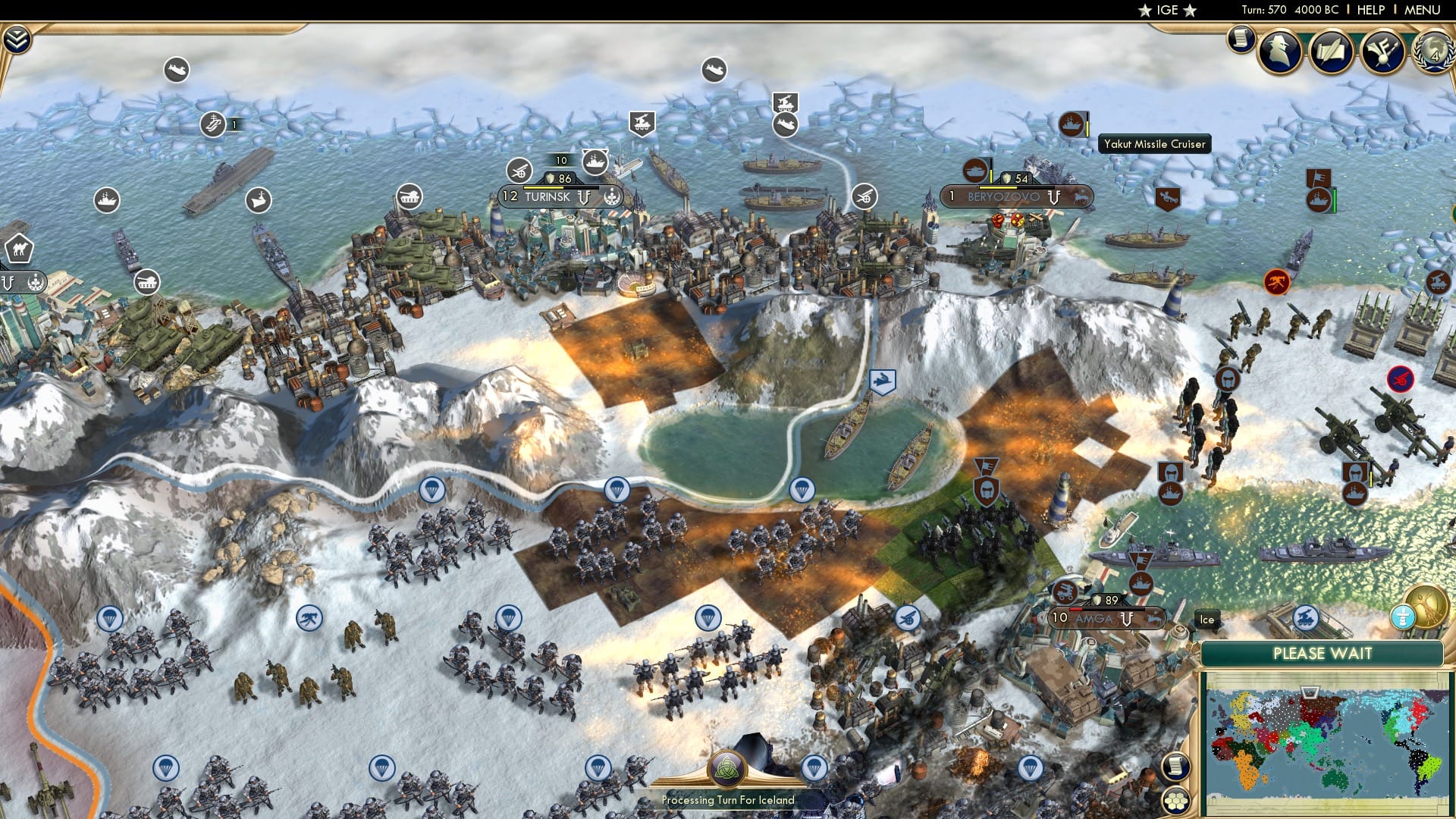Viewport: 1456px width, 819px height.
Task: Click the scroll icon beside the minimap
Action: click(1177, 767)
